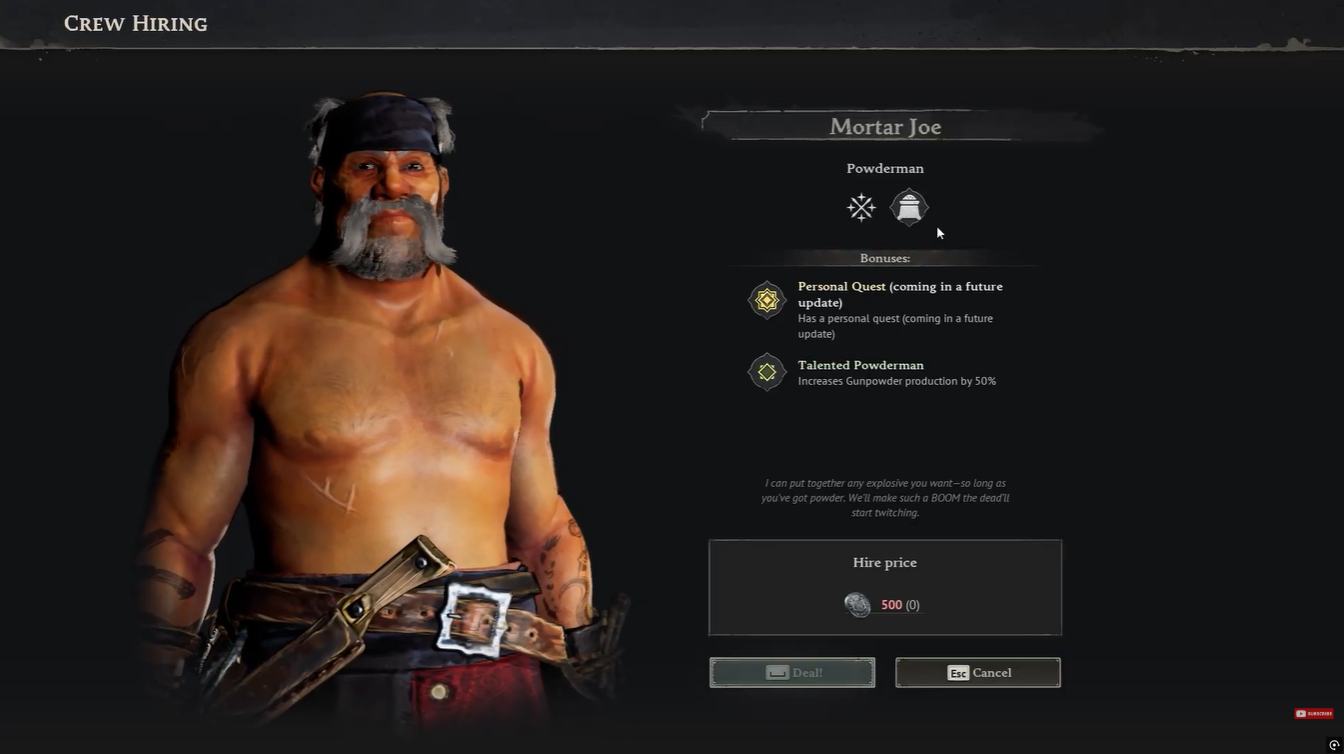The image size is (1344, 754).
Task: Cancel hiring Mortar Joe
Action: [x=977, y=673]
